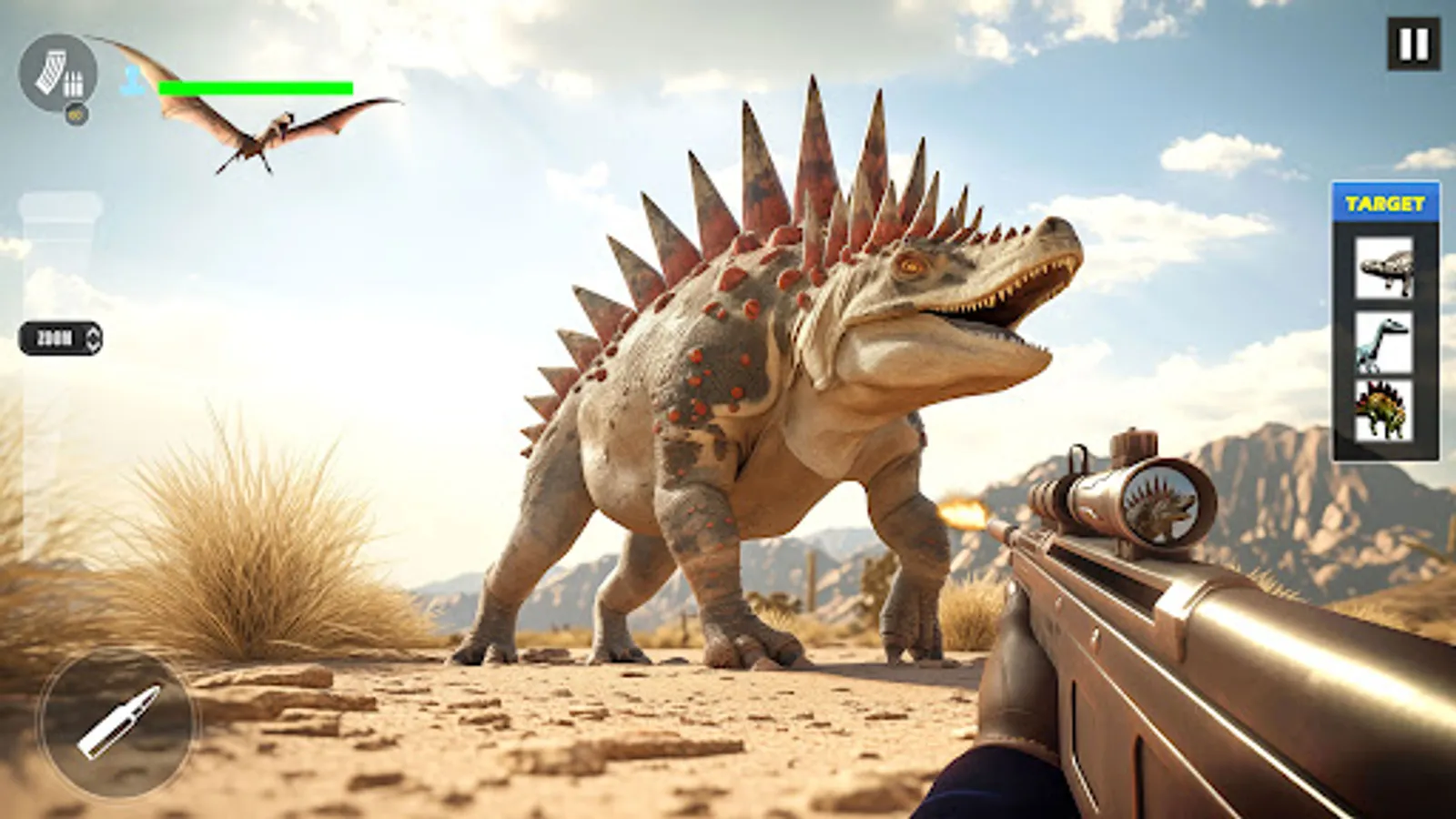
Task: Click the three-bullets icon beside the magazine
Action: [72, 84]
